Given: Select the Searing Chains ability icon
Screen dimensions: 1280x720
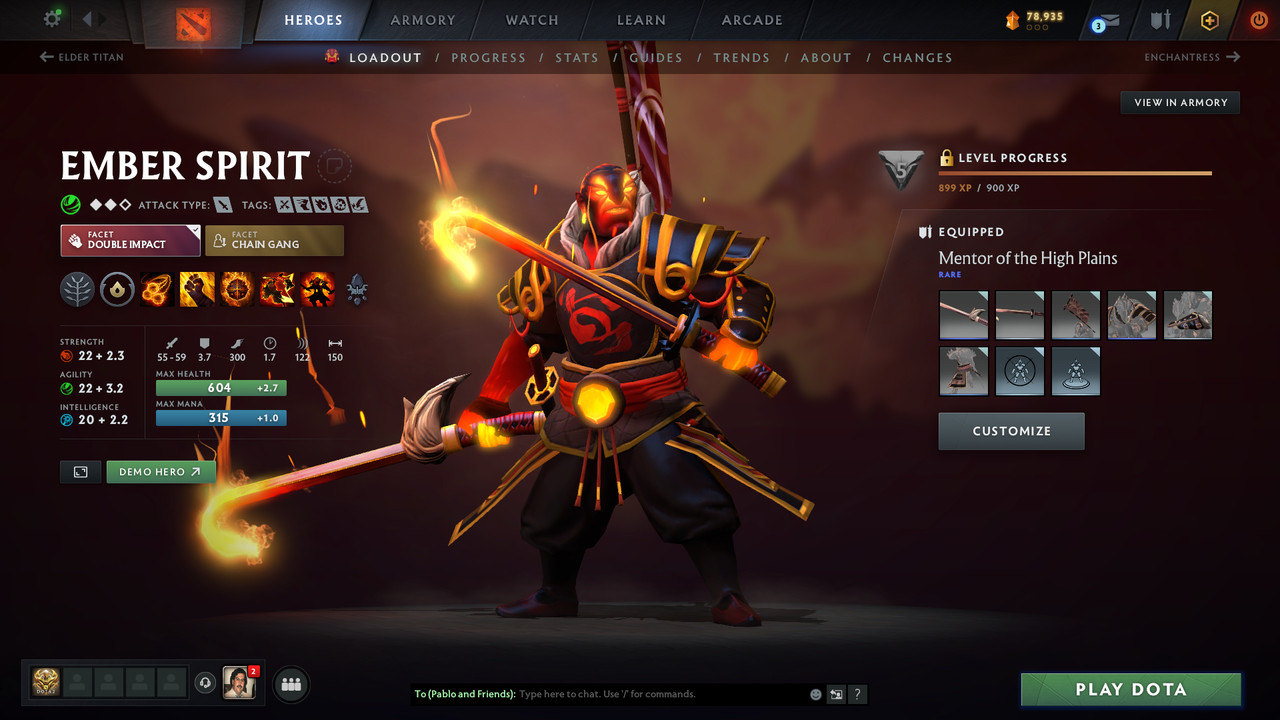Looking at the screenshot, I should click(156, 289).
